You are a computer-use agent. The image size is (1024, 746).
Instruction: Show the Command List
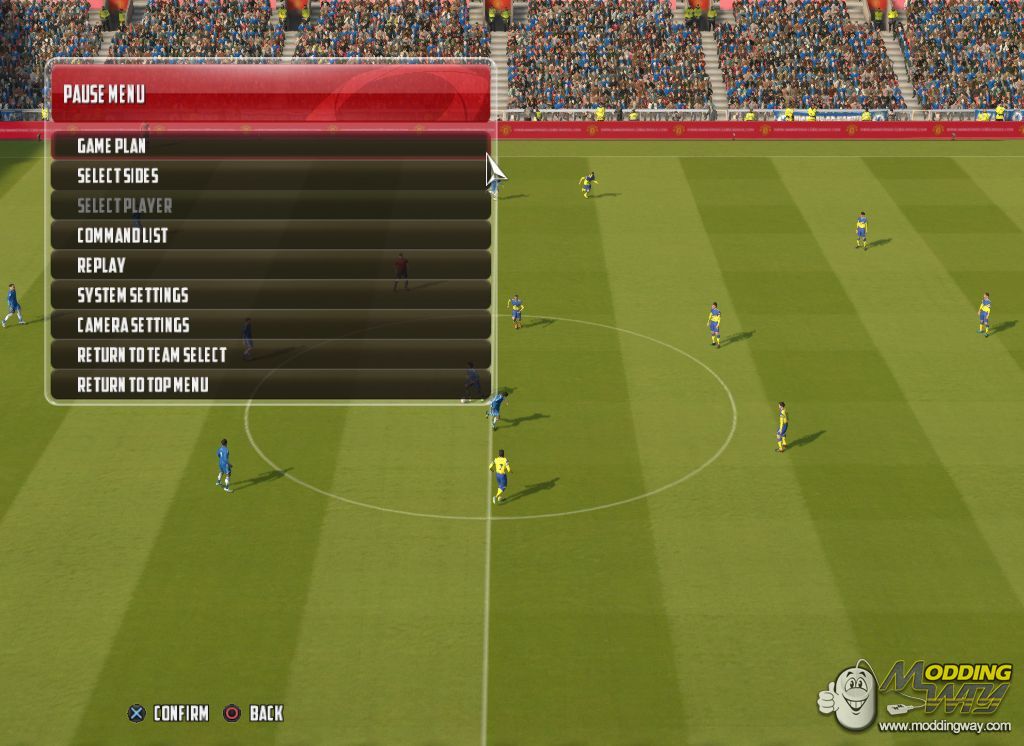[x=123, y=236]
